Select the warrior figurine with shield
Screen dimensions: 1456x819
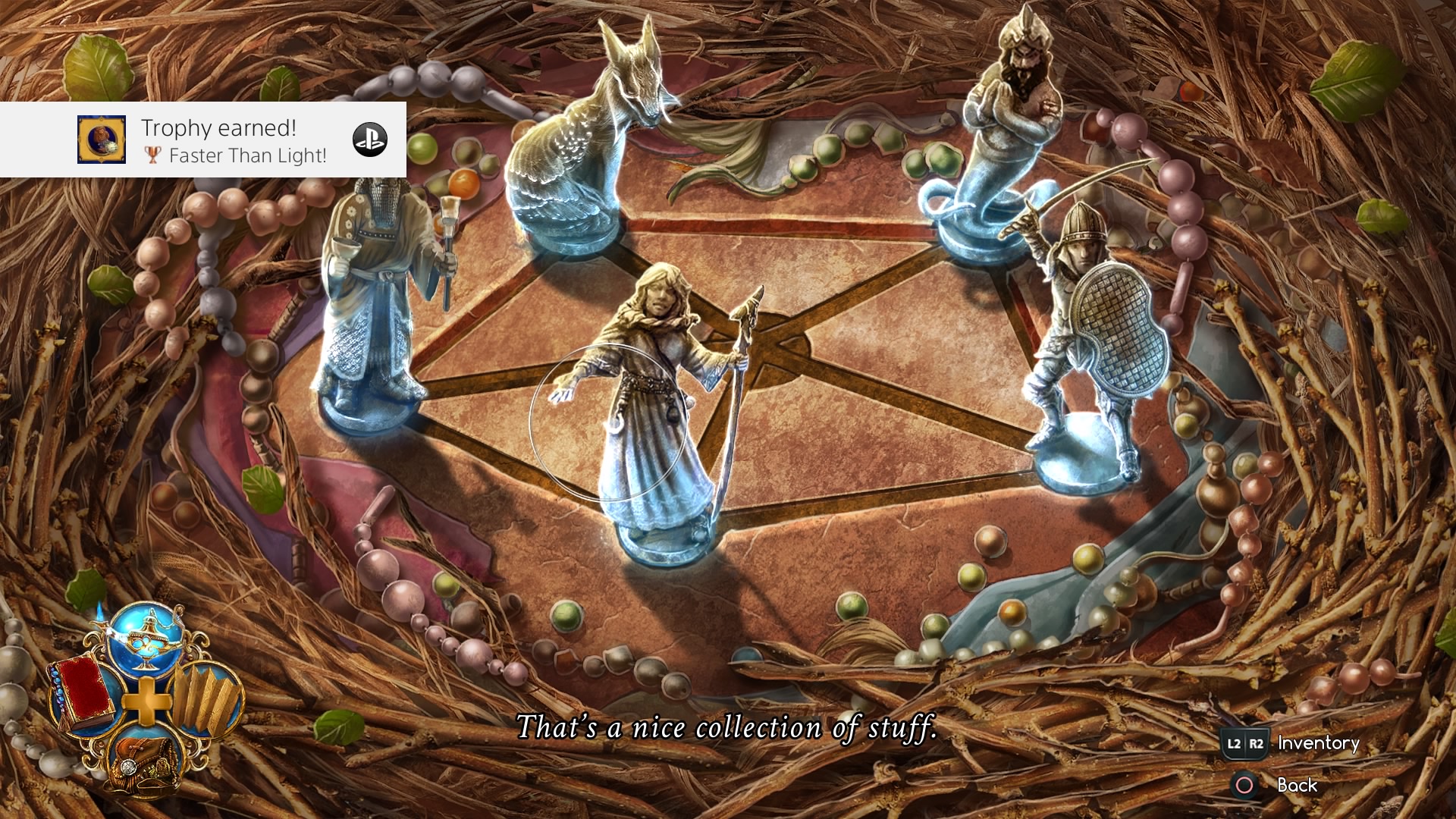1092,341
